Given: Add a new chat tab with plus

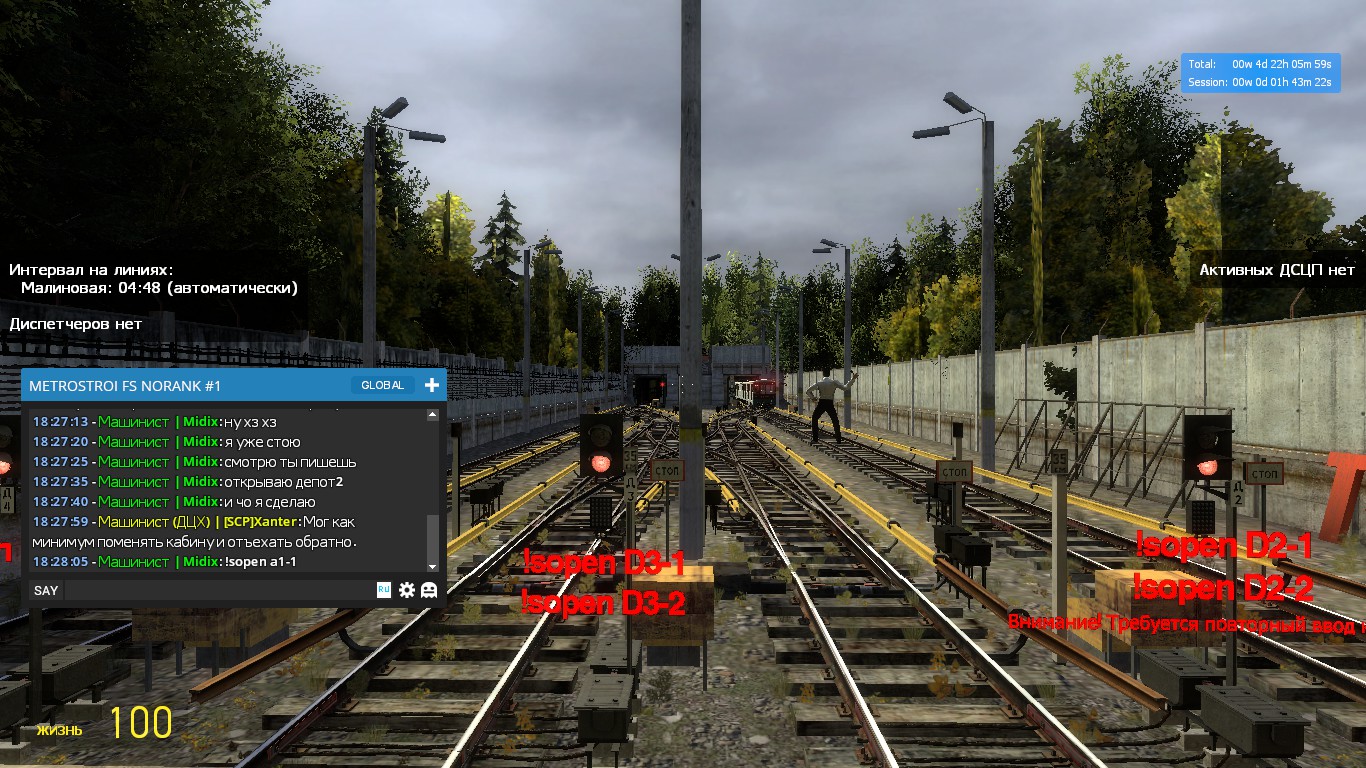Looking at the screenshot, I should click(432, 385).
